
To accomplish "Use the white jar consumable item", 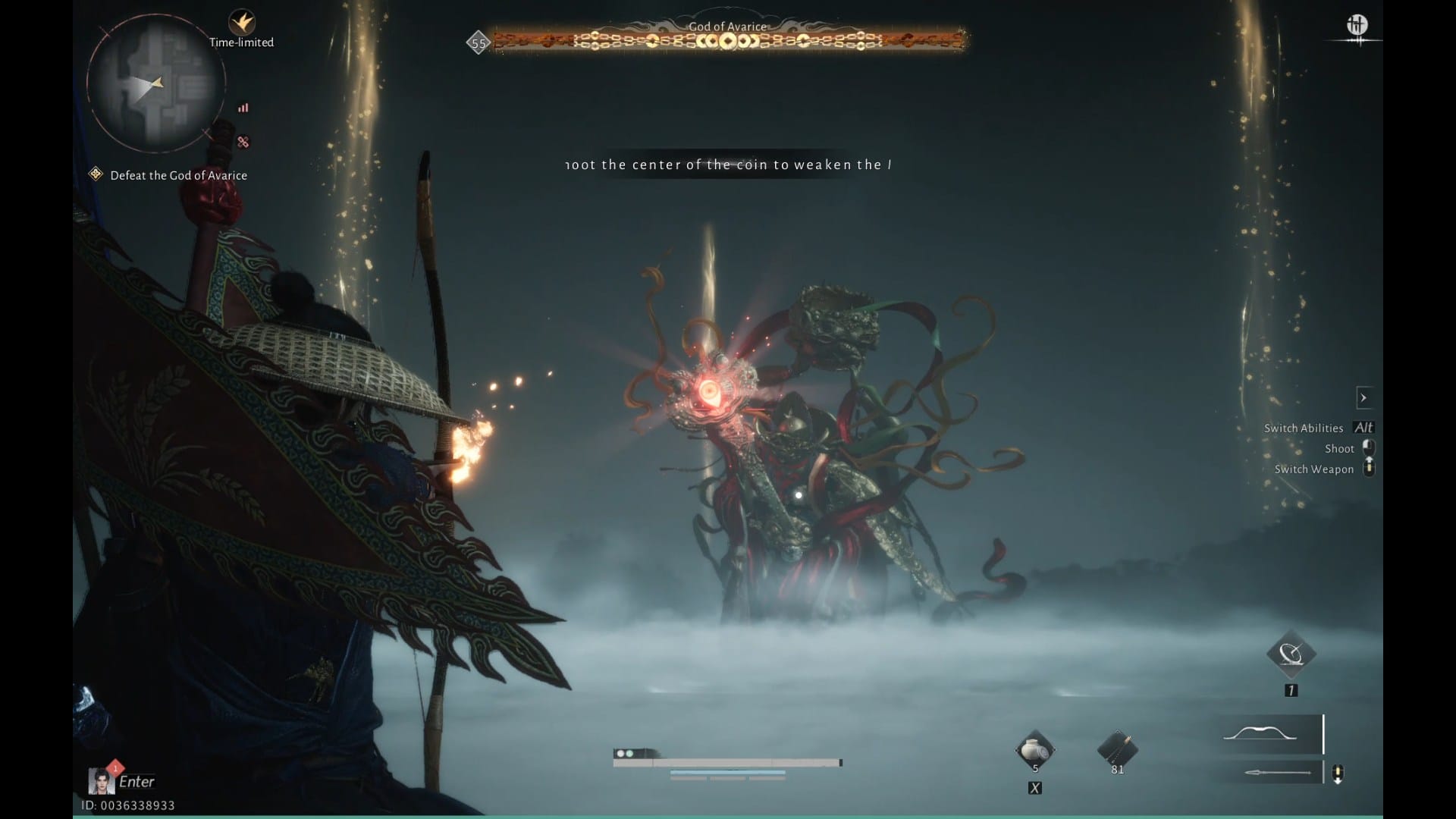I will [1034, 751].
